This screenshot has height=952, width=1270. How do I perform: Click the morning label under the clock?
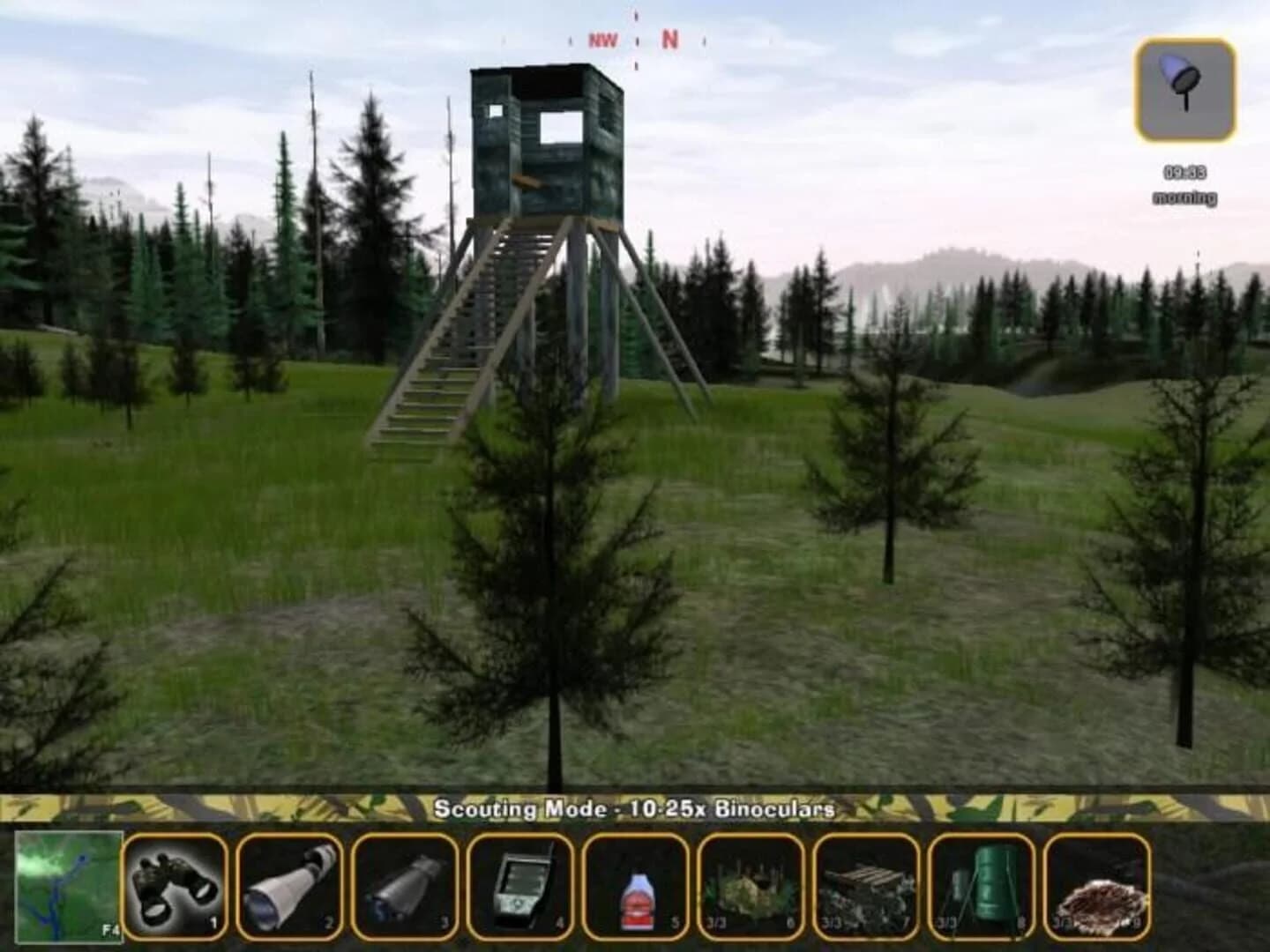click(1183, 198)
